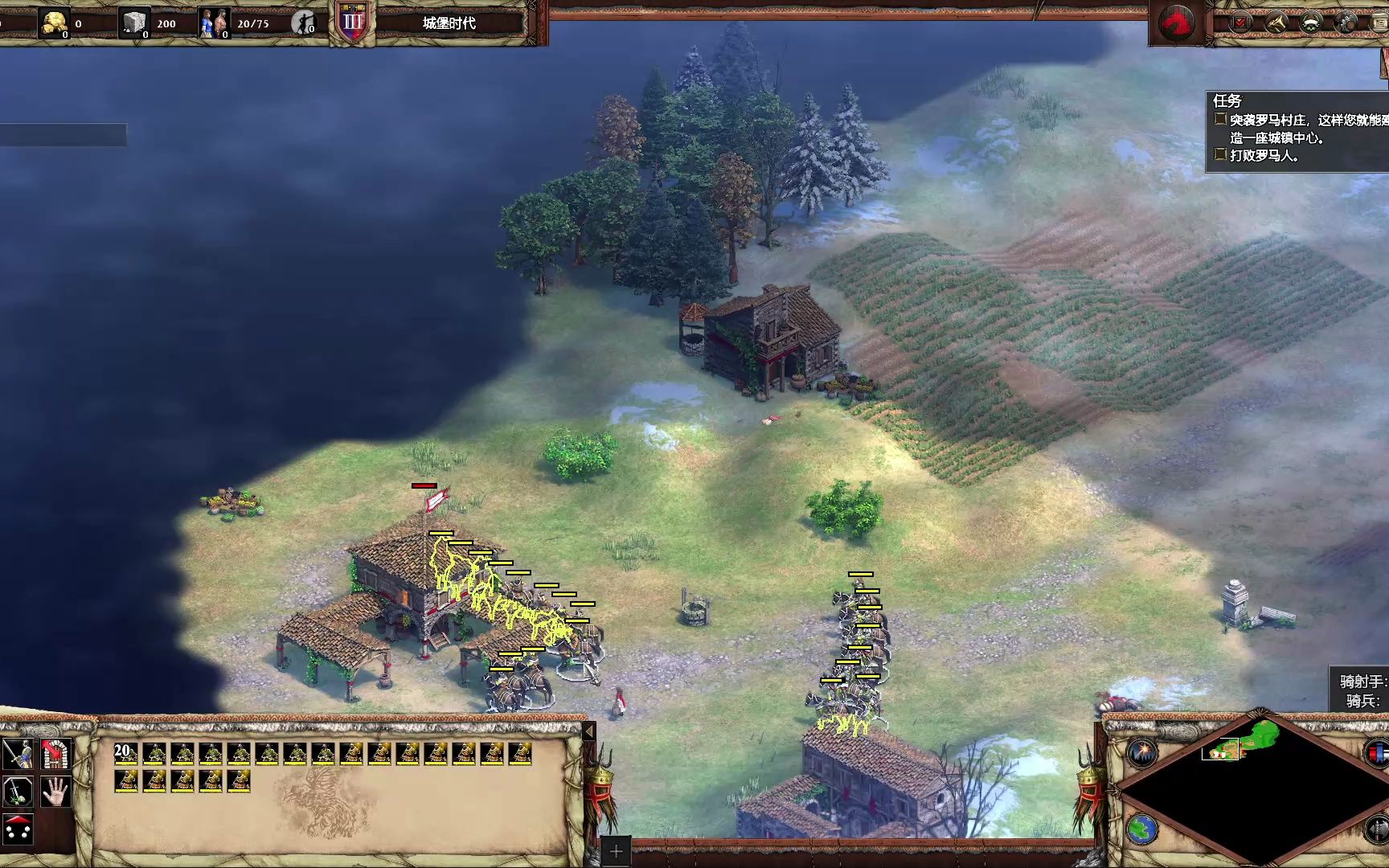Select the unit portrait marked 20
1389x868 pixels.
pyautogui.click(x=126, y=754)
